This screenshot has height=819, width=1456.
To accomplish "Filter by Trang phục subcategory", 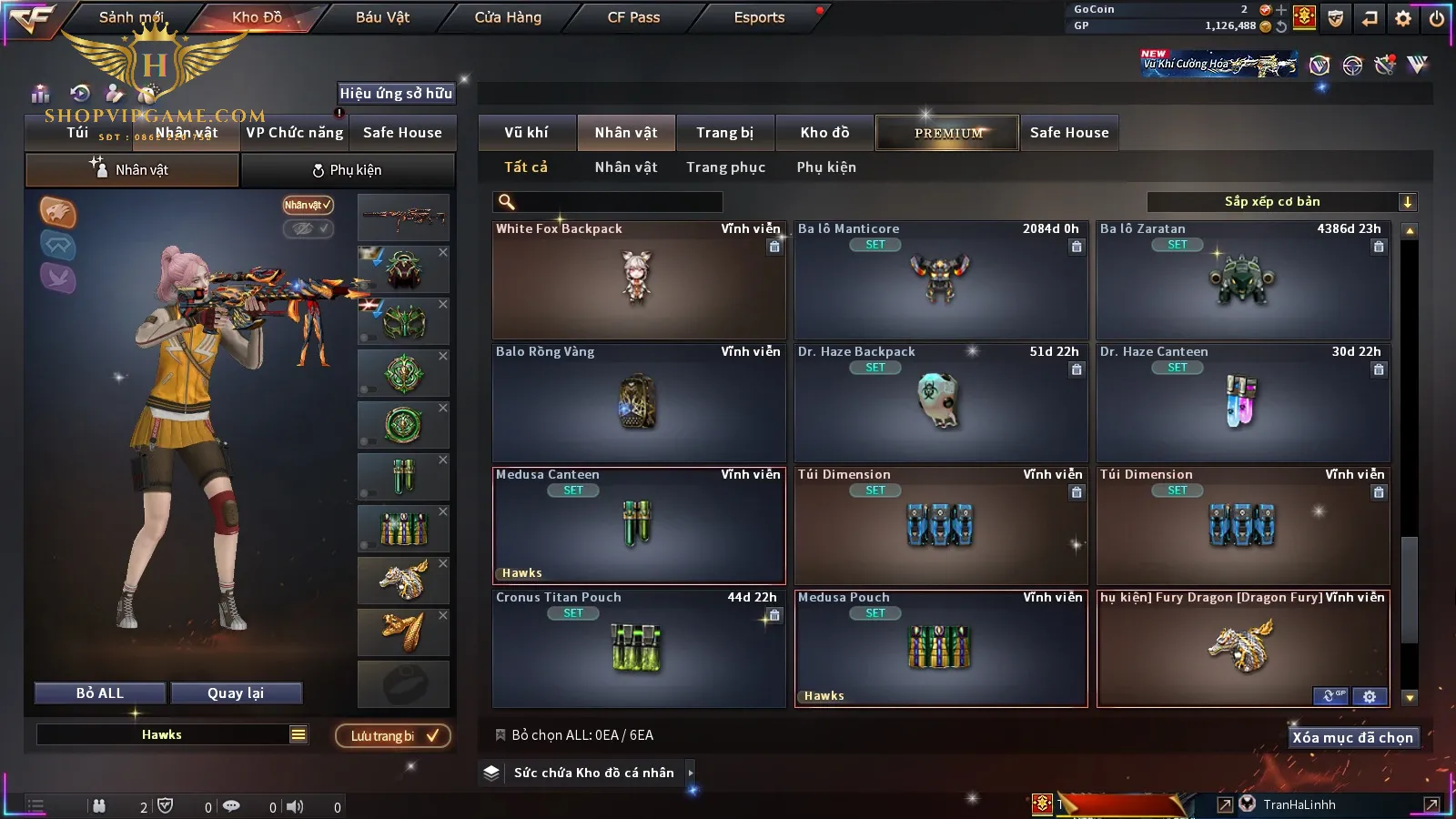I will coord(725,167).
